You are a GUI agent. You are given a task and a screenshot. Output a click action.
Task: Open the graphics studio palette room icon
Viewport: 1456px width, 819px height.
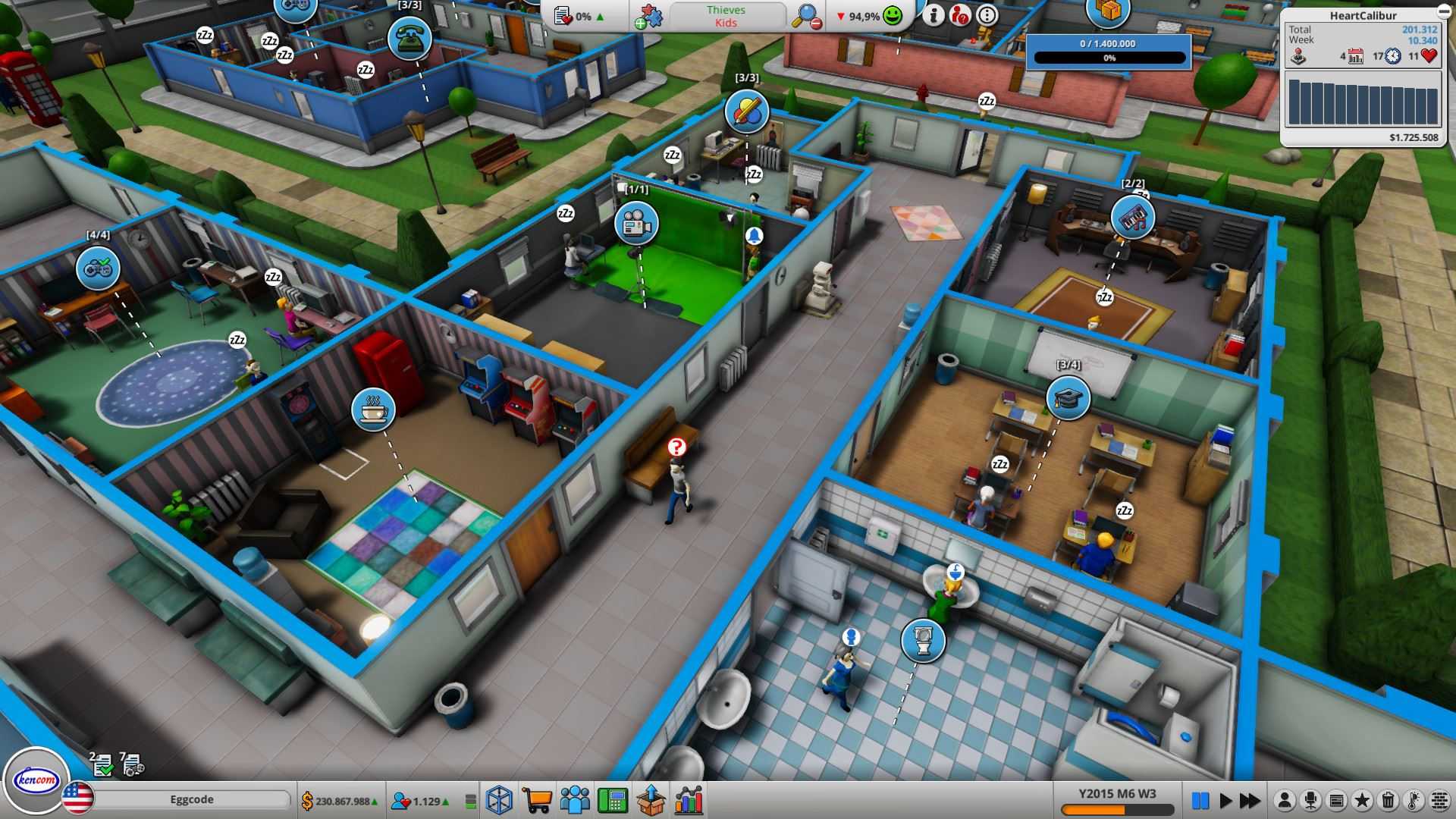click(747, 112)
